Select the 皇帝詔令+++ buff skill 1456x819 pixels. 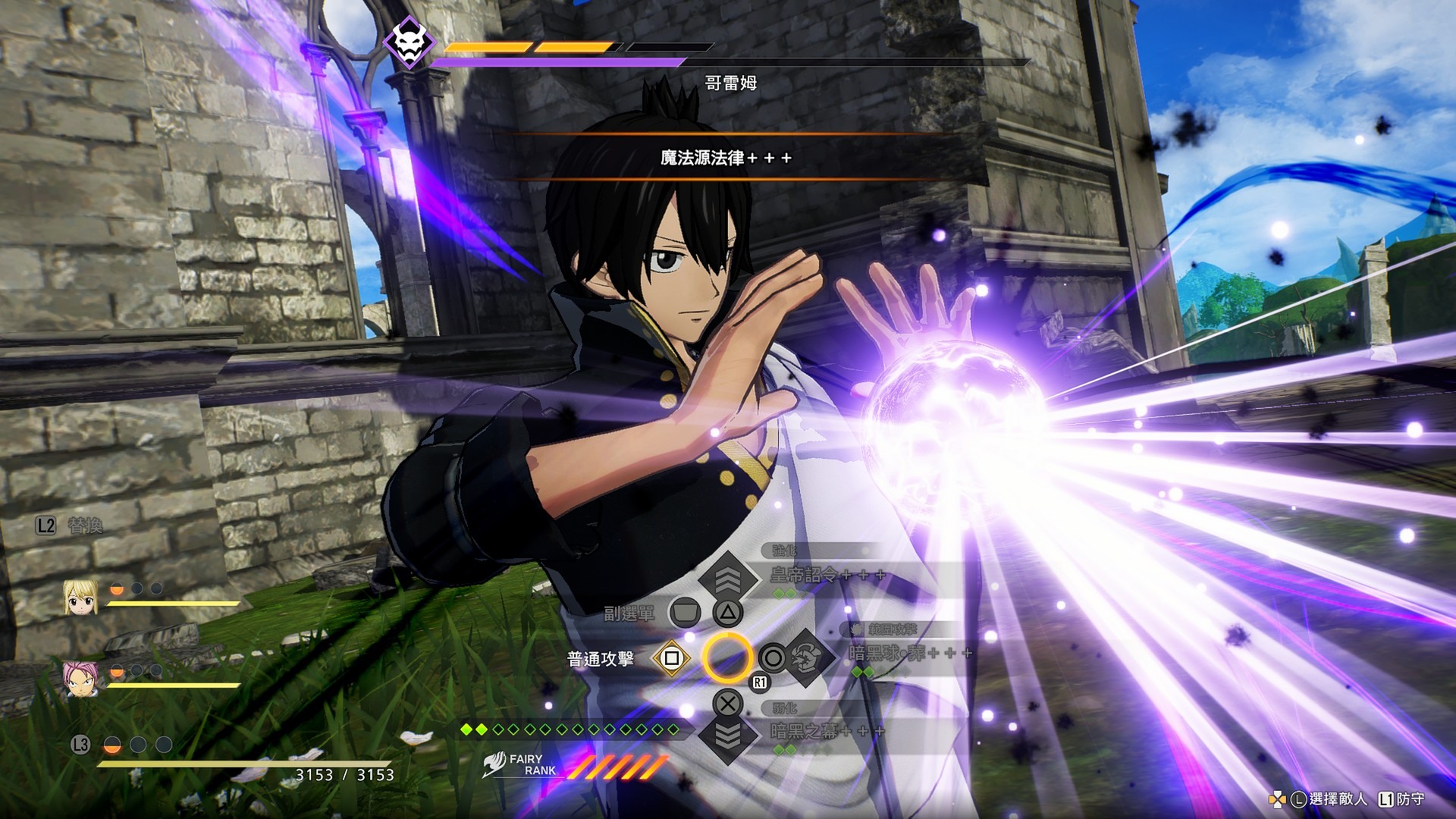[x=827, y=576]
